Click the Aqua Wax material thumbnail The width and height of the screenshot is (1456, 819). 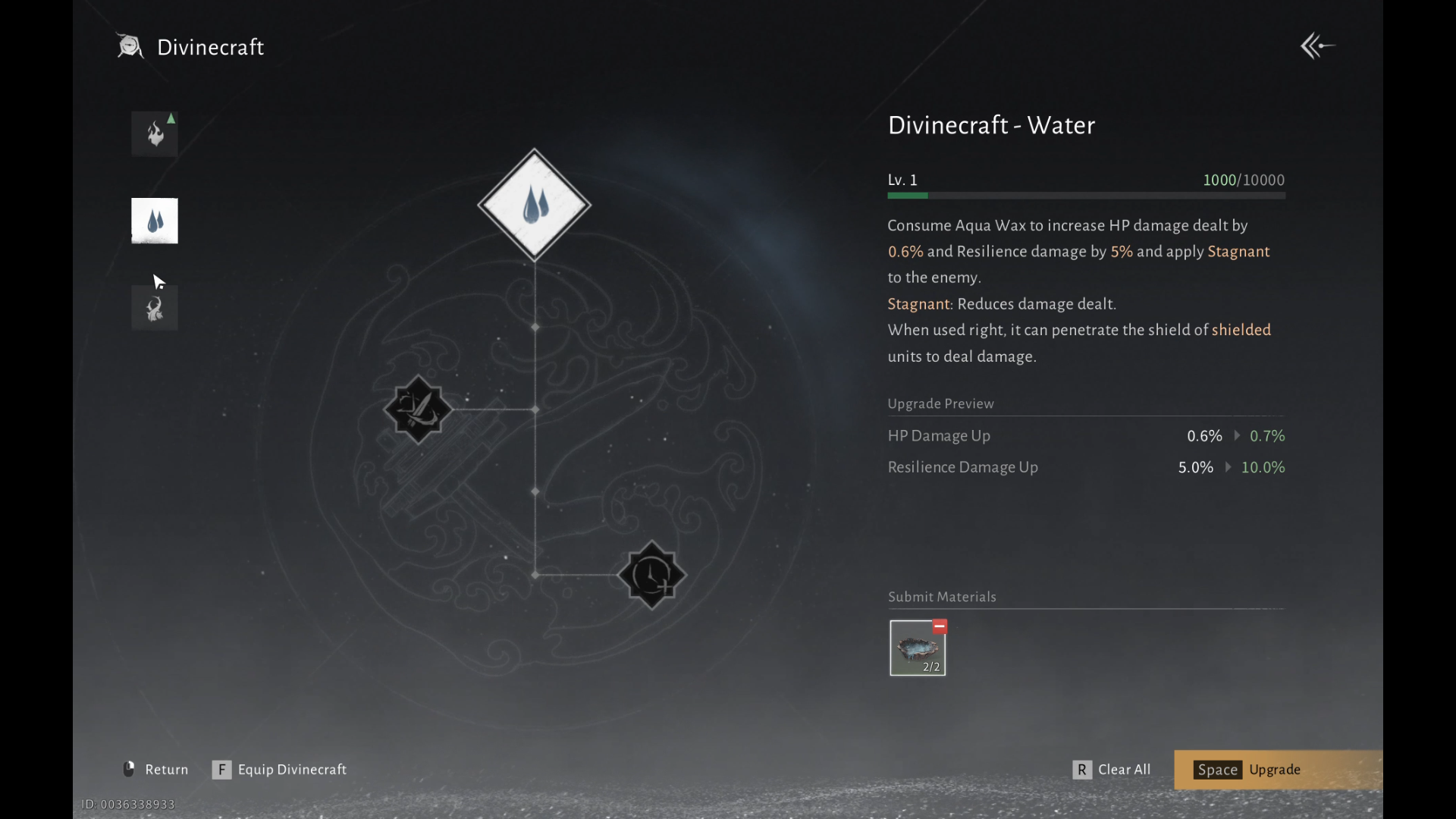point(917,648)
